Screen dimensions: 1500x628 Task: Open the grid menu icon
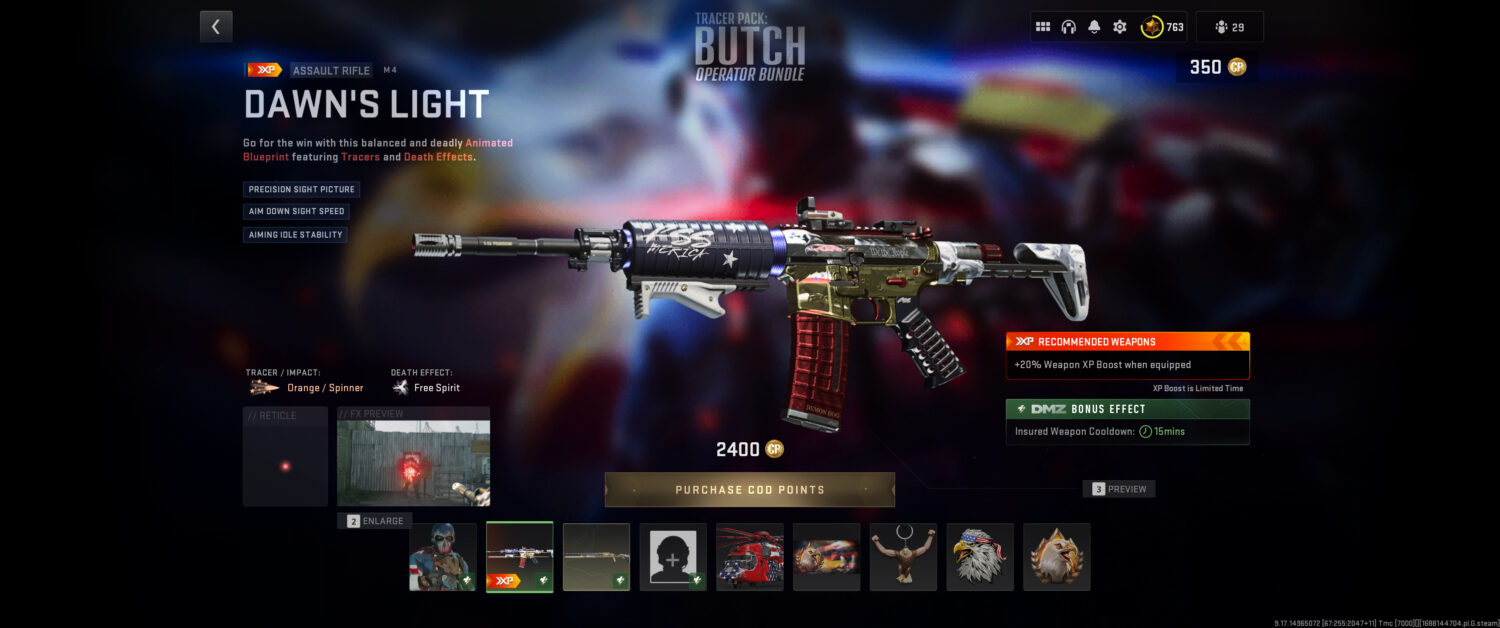coord(1043,27)
